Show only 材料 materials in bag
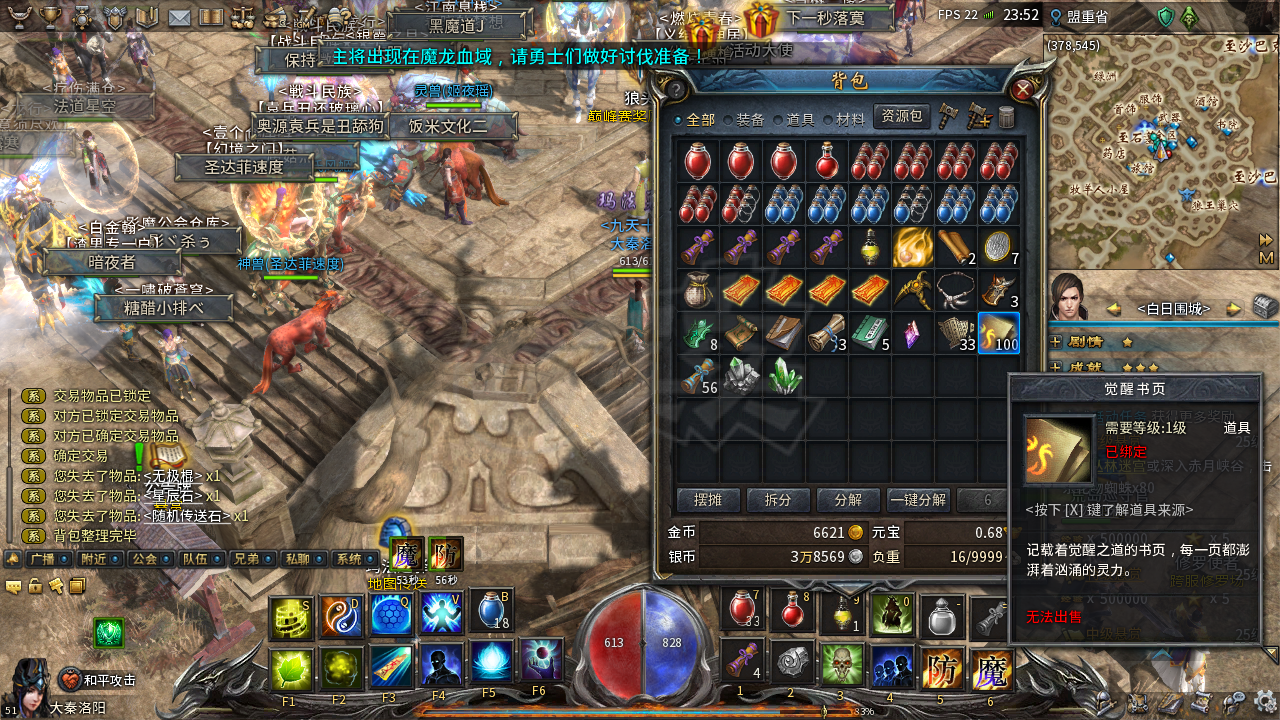This screenshot has height=720, width=1280. tap(843, 119)
